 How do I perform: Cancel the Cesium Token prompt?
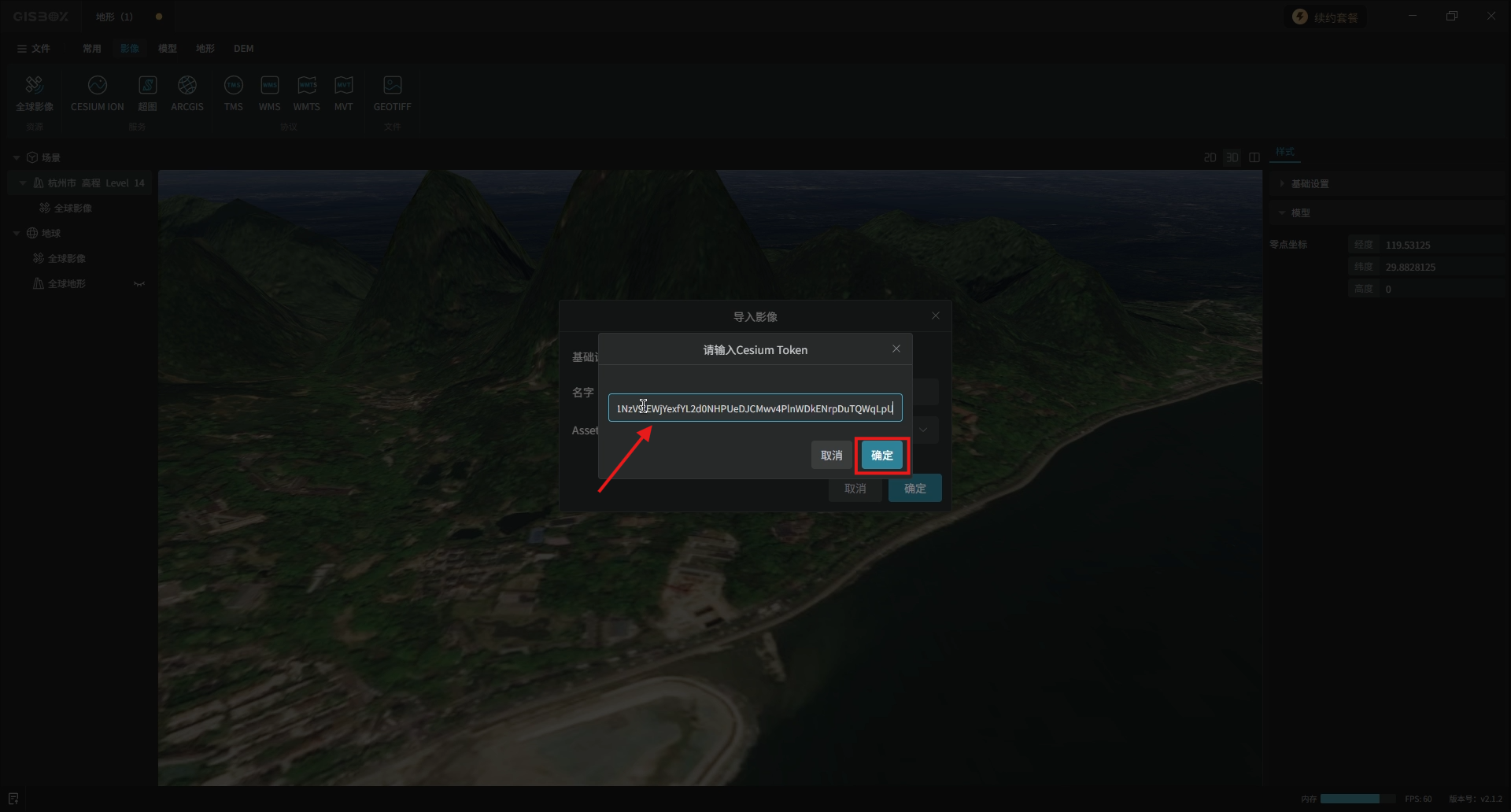coord(831,456)
